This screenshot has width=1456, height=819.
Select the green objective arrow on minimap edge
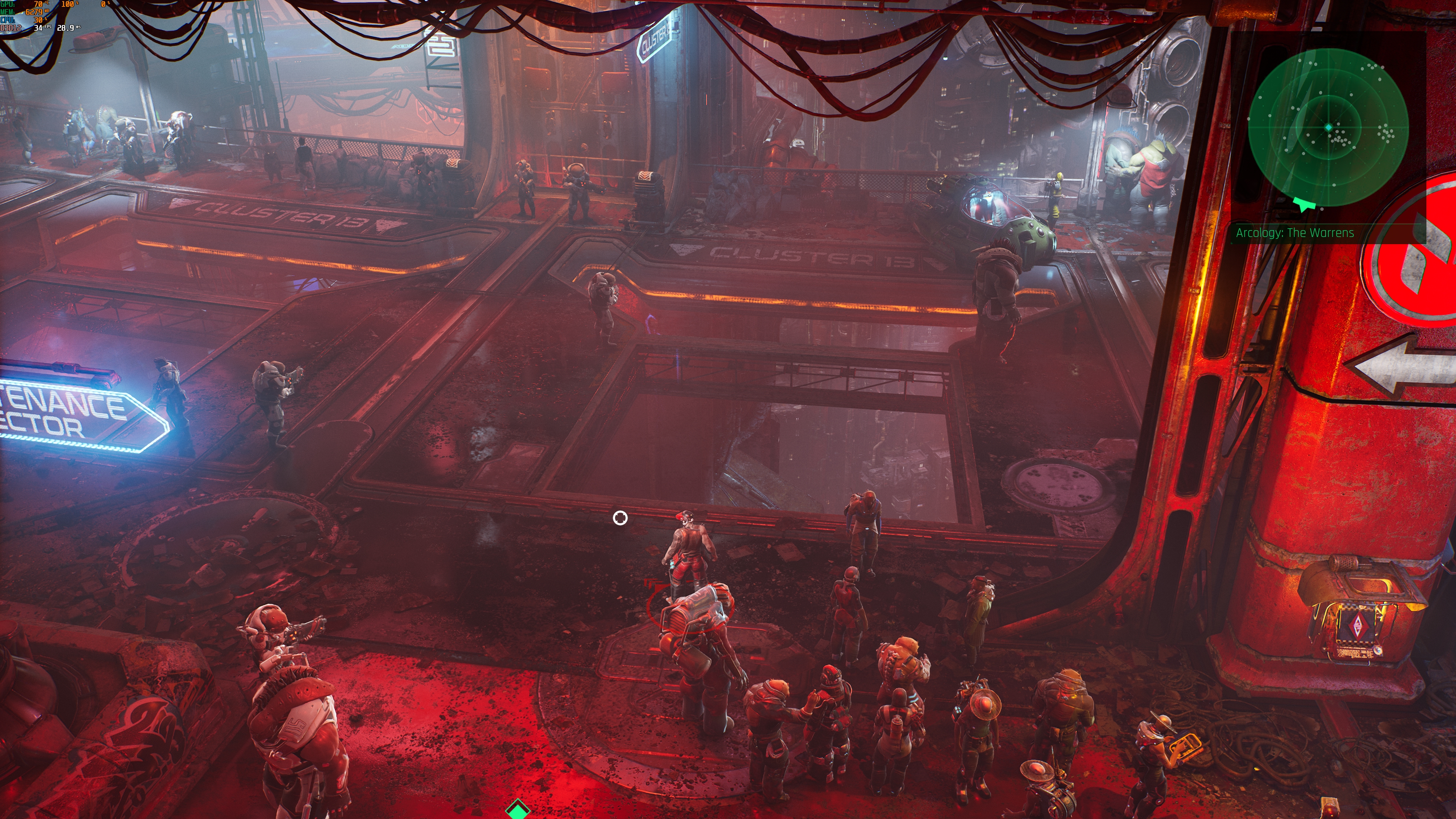[1304, 204]
